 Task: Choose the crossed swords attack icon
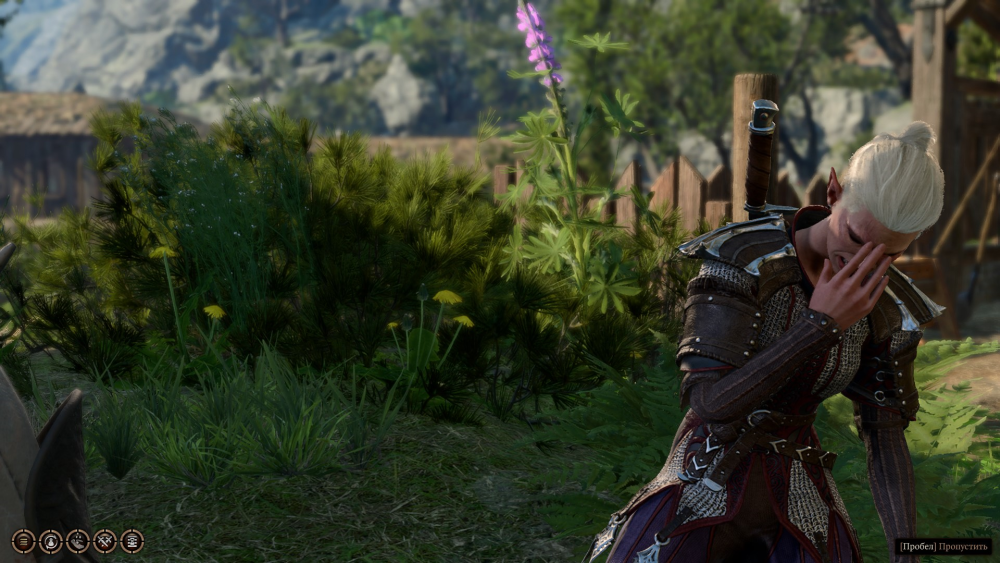tap(104, 541)
